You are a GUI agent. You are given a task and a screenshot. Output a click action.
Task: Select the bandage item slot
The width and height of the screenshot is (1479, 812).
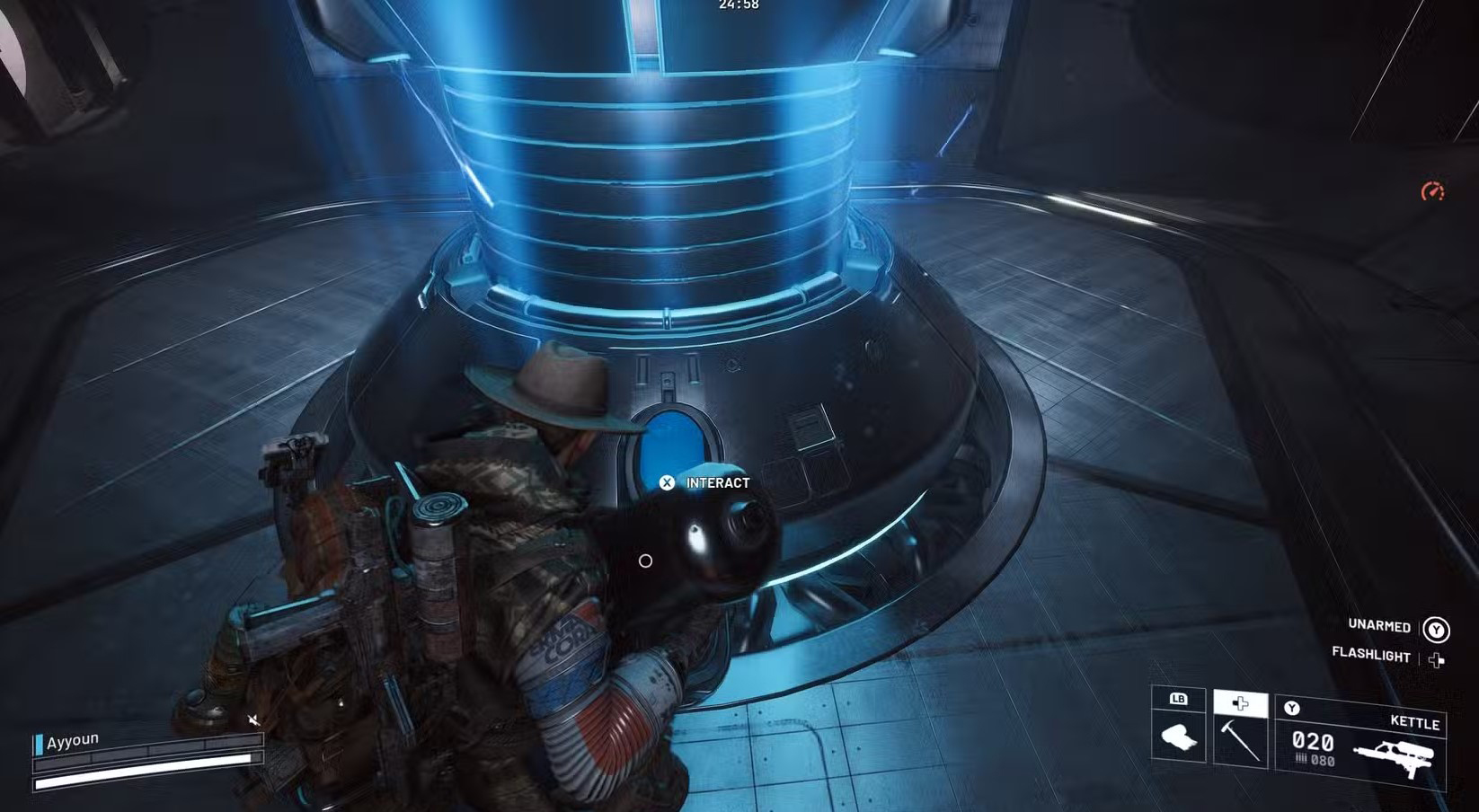(x=1178, y=737)
